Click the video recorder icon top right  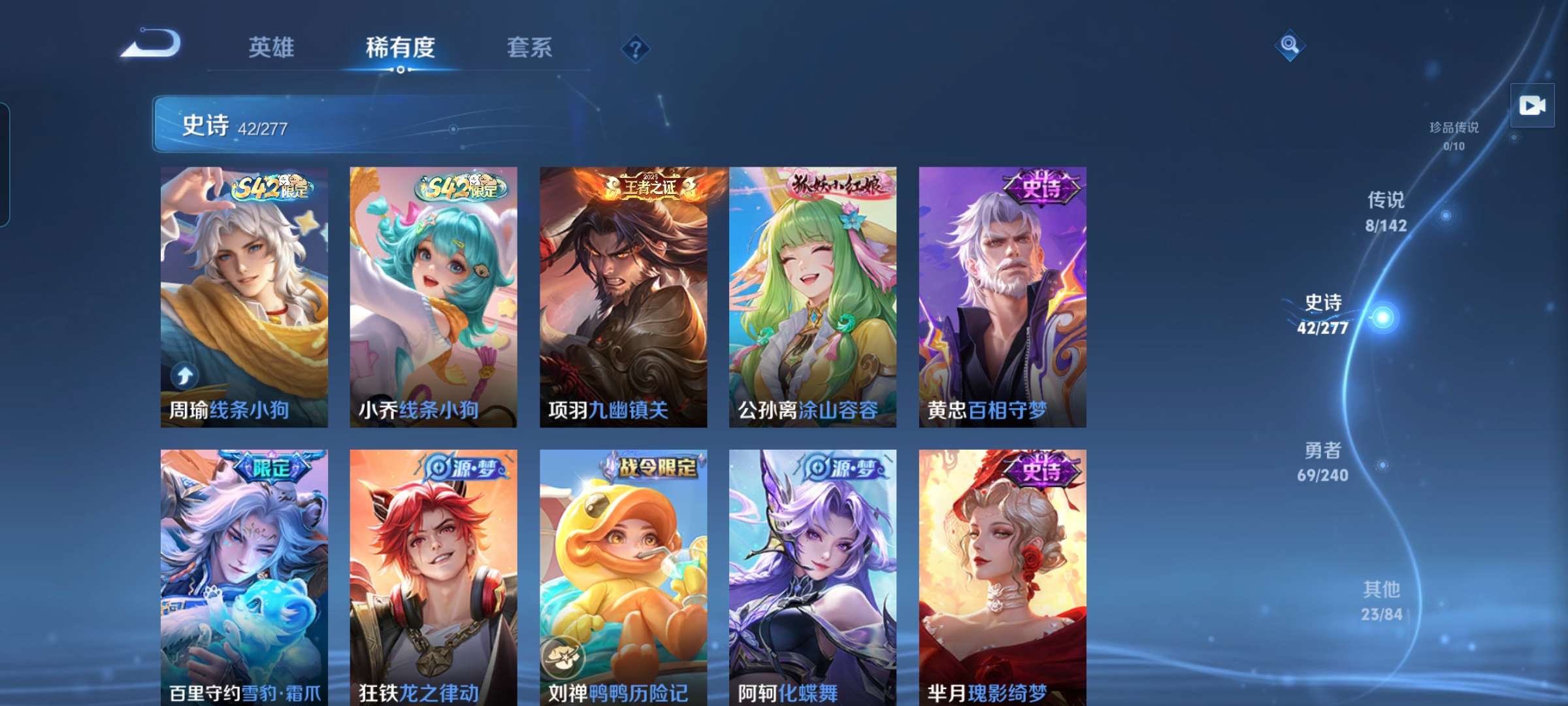(1533, 104)
